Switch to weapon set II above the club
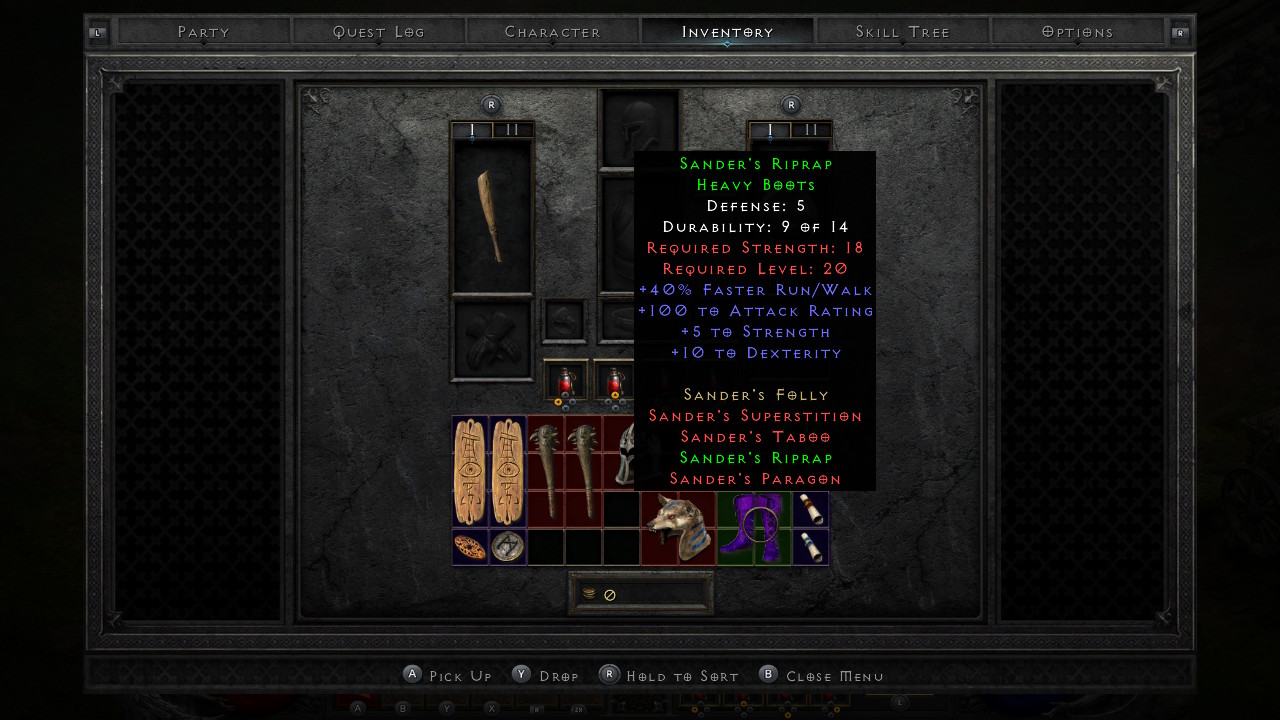This screenshot has height=720, width=1280. [512, 130]
